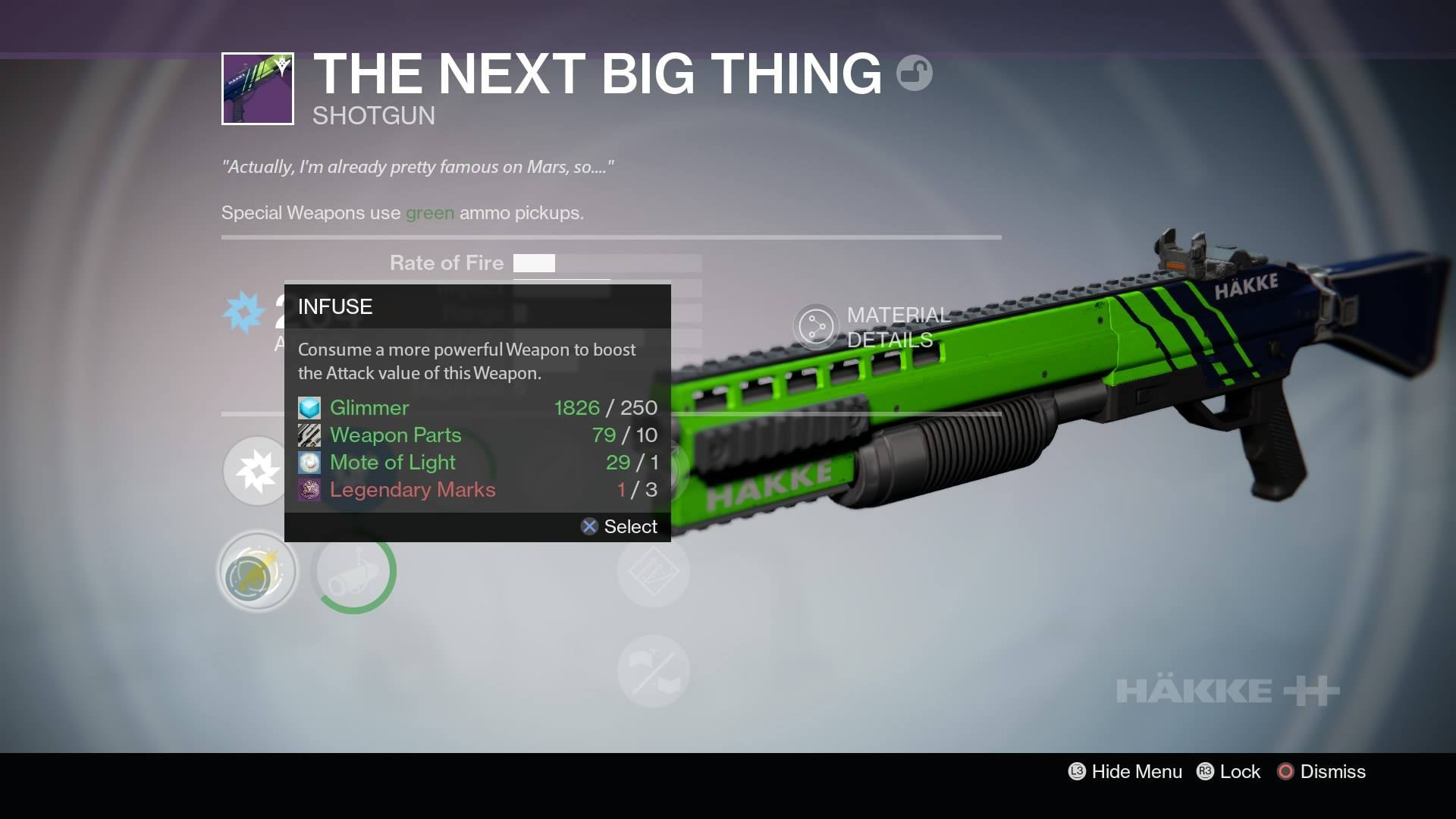The width and height of the screenshot is (1456, 819).
Task: Click the Legendary Marks icon
Action: pyautogui.click(x=308, y=489)
